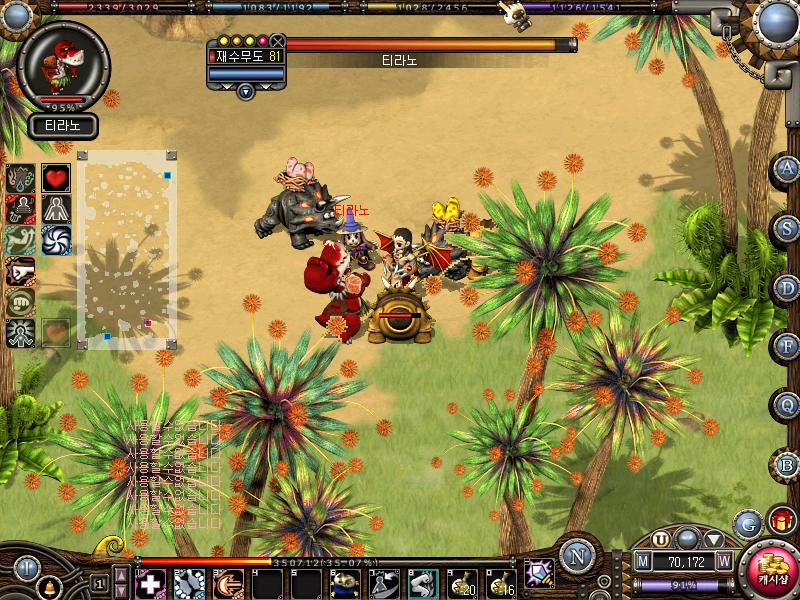
Task: Activate the white spiral swirl skill
Action: (x=56, y=240)
